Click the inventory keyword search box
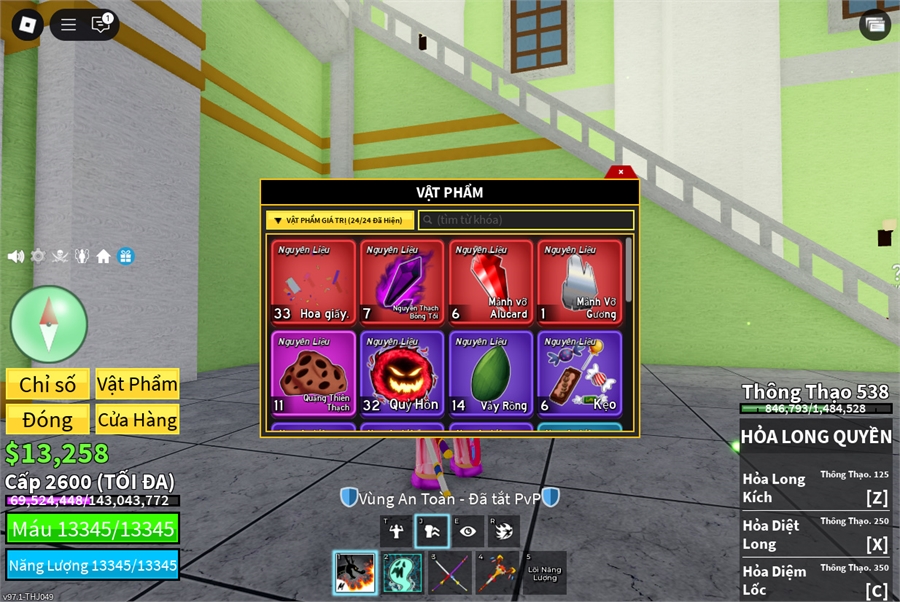The width and height of the screenshot is (900, 602). pyautogui.click(x=526, y=220)
